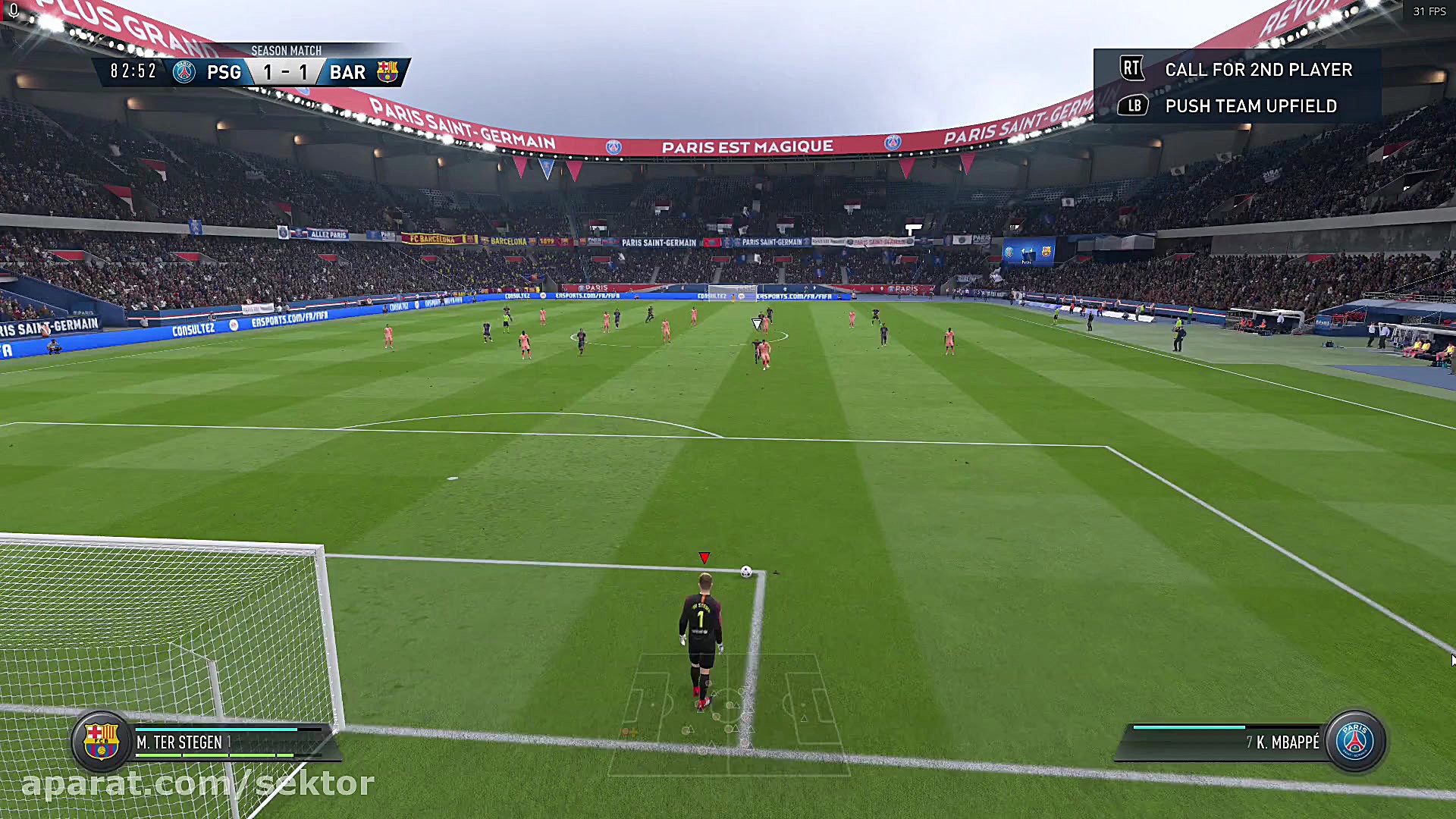Image resolution: width=1456 pixels, height=819 pixels.
Task: Click the PSG crest in the scoreboard
Action: tap(184, 72)
